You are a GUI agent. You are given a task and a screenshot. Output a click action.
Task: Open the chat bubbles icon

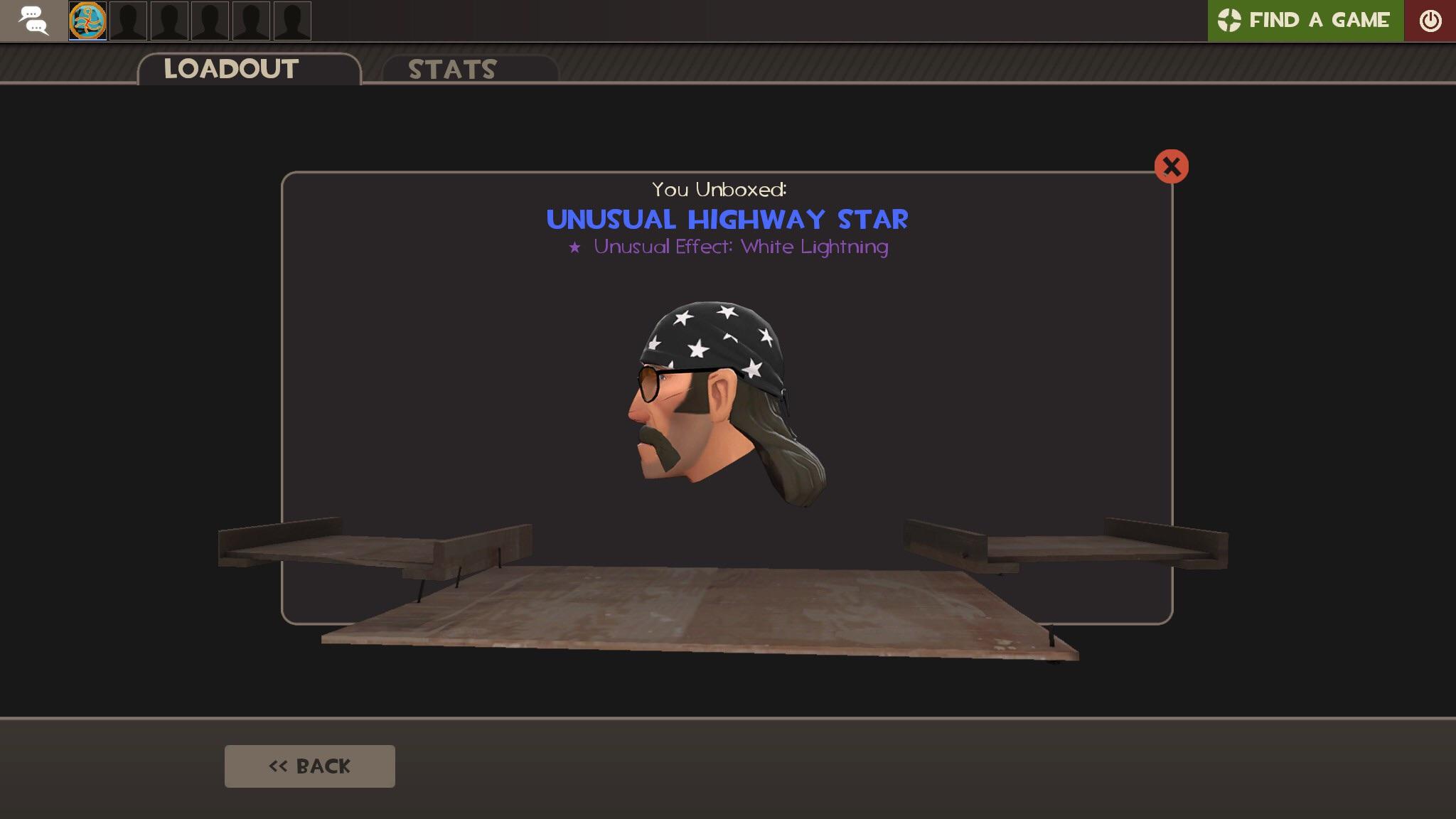point(33,21)
